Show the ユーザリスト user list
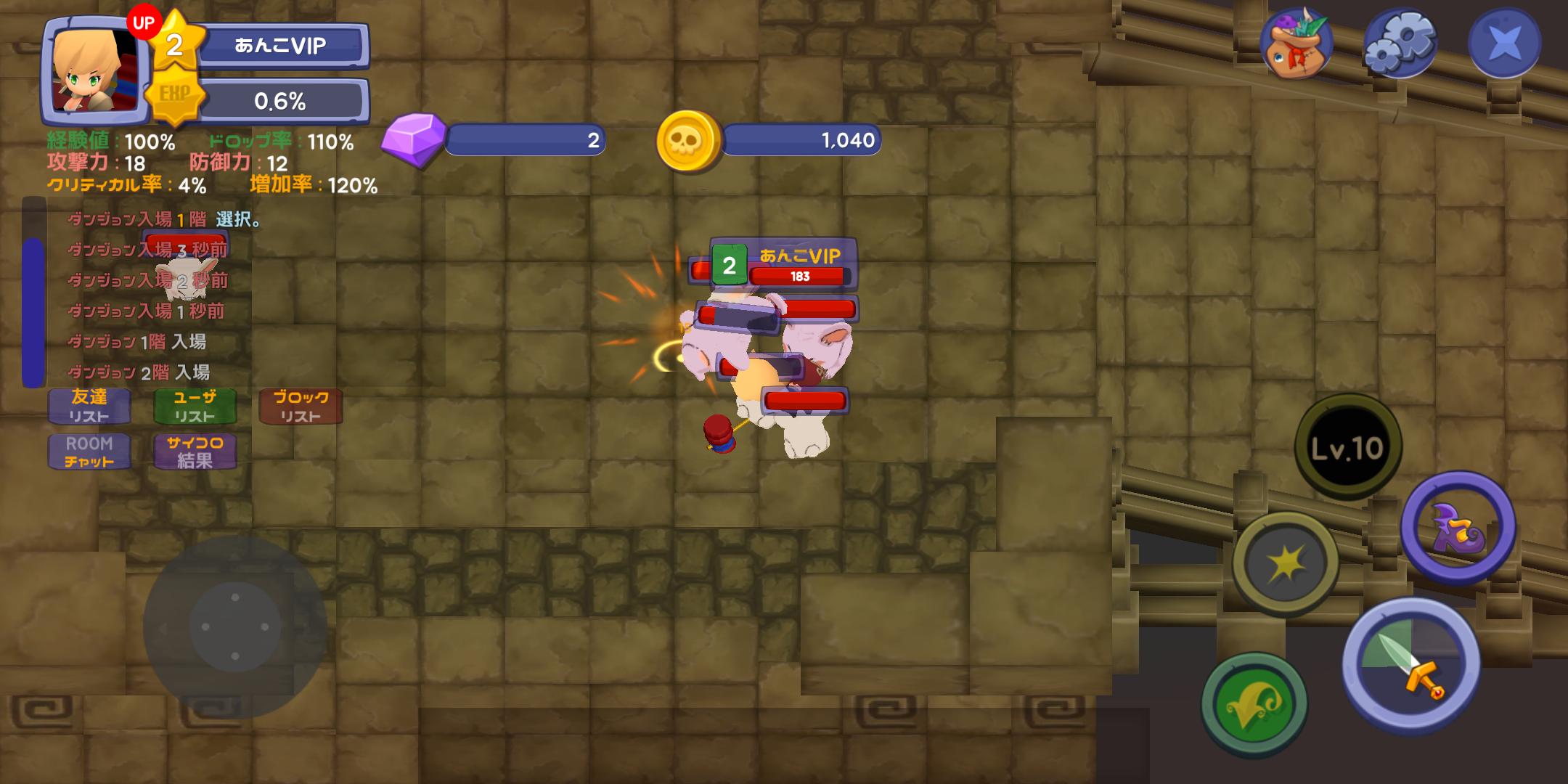The image size is (1568, 784). 195,407
